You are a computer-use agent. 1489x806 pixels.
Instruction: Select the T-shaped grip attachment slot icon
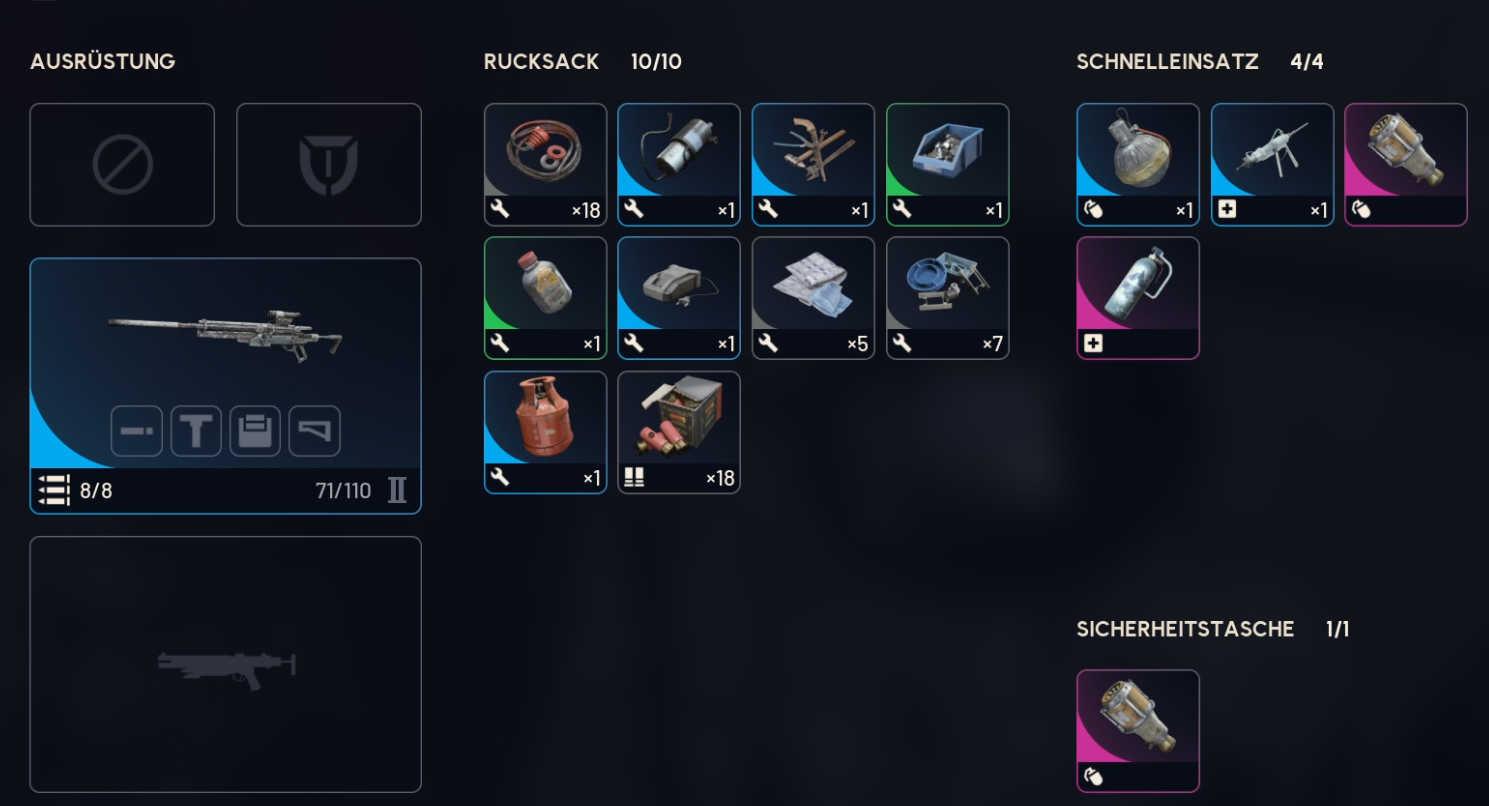coord(196,430)
